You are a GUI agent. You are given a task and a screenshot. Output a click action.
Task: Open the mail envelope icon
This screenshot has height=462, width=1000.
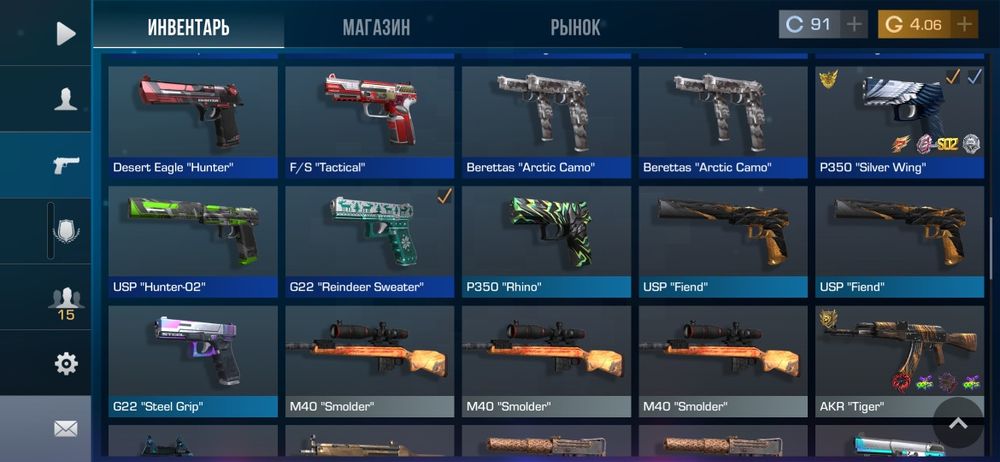(65, 429)
